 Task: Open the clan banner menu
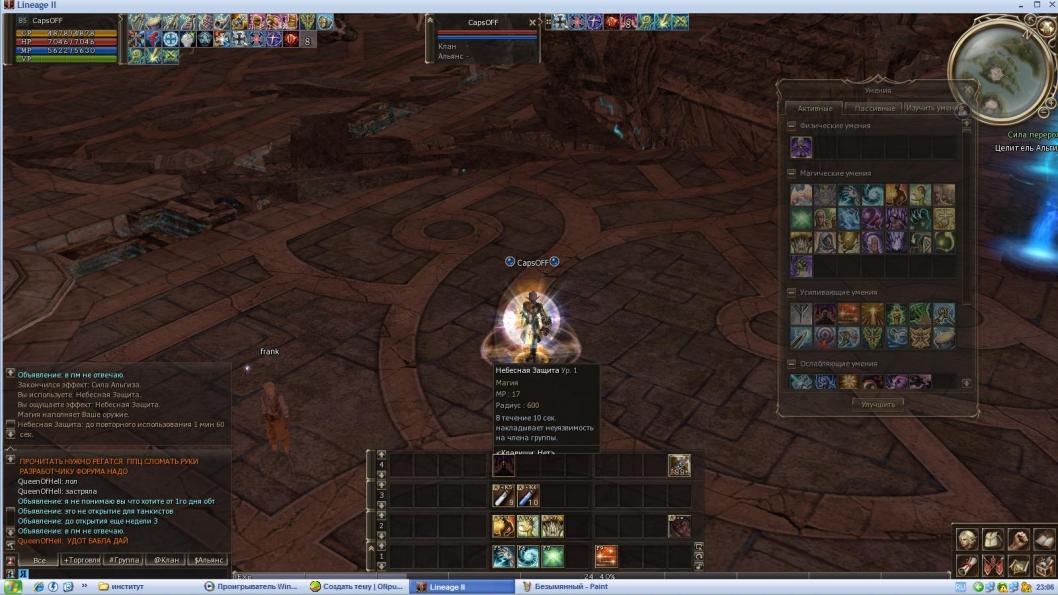click(x=993, y=566)
